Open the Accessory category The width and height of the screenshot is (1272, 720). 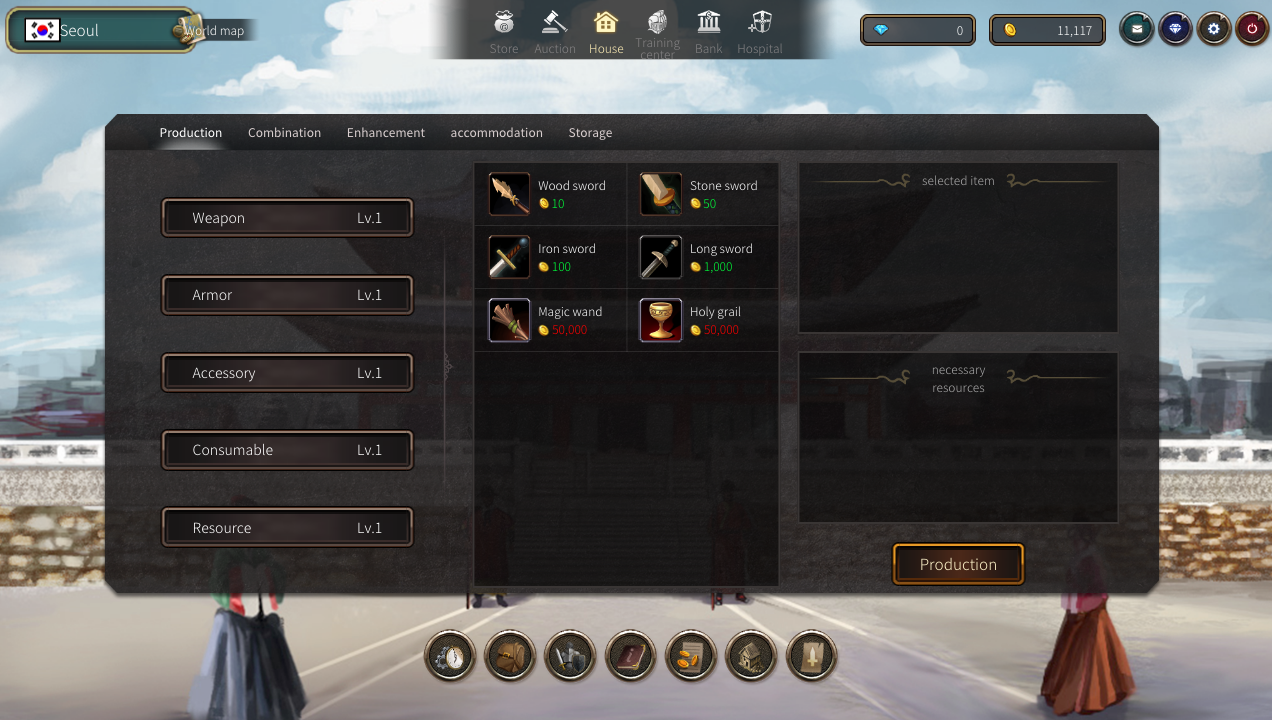pyautogui.click(x=287, y=373)
